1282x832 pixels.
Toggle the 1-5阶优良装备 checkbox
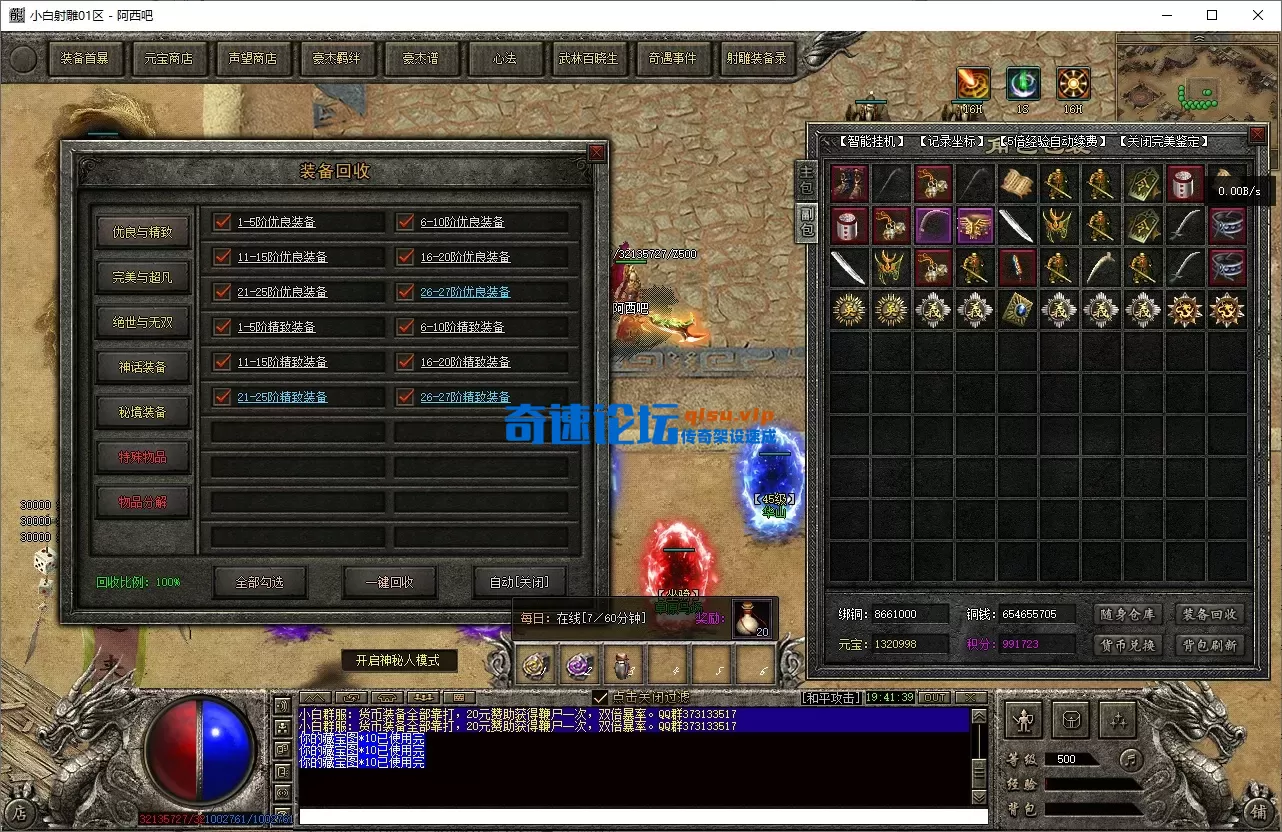(222, 222)
